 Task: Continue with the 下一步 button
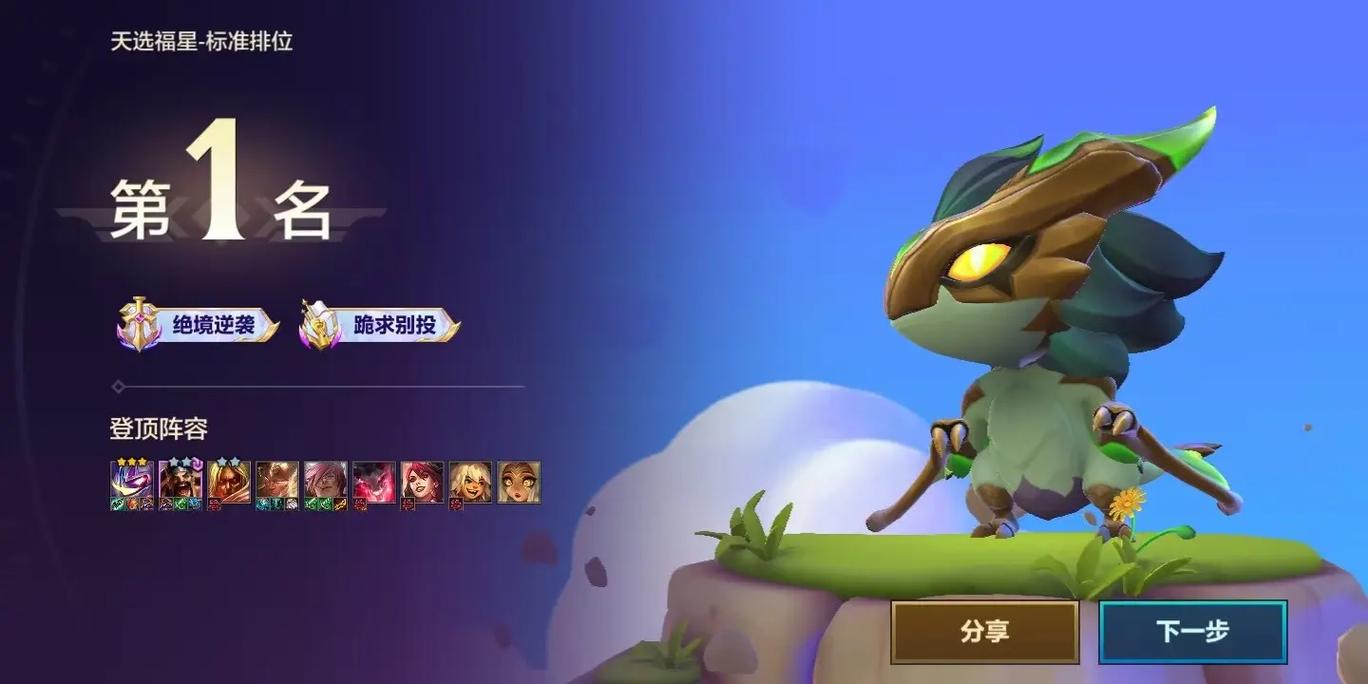(x=1192, y=631)
